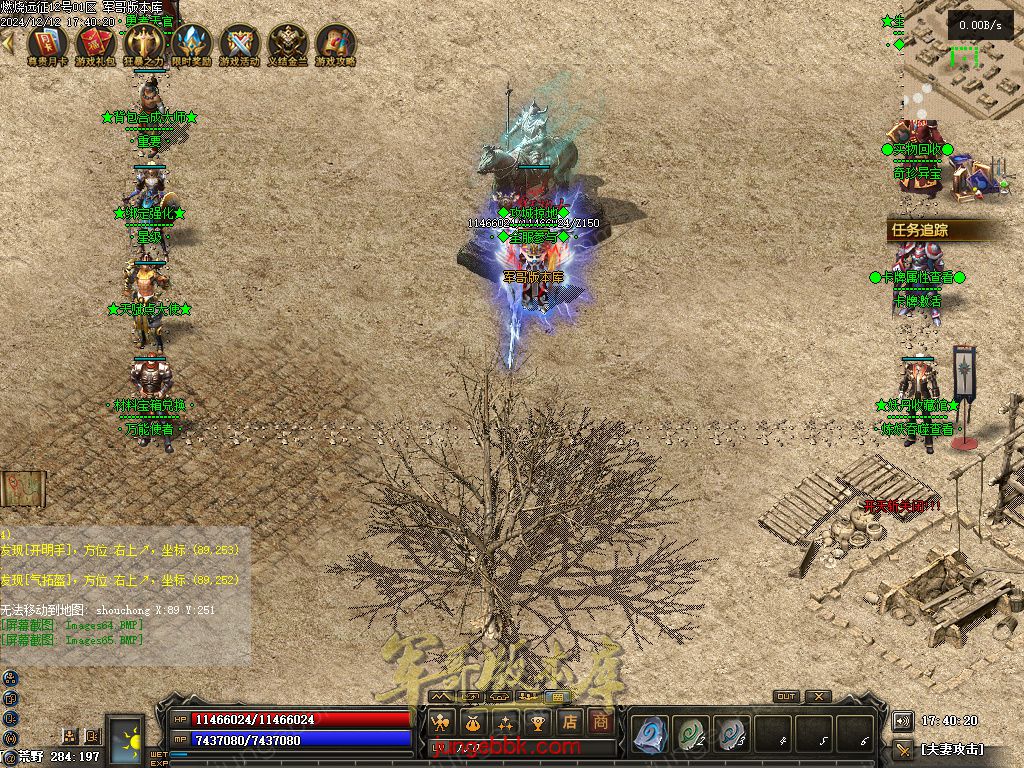Collapse the top icon bar with the left arrow
Screen dimensions: 1024x768
click(8, 43)
